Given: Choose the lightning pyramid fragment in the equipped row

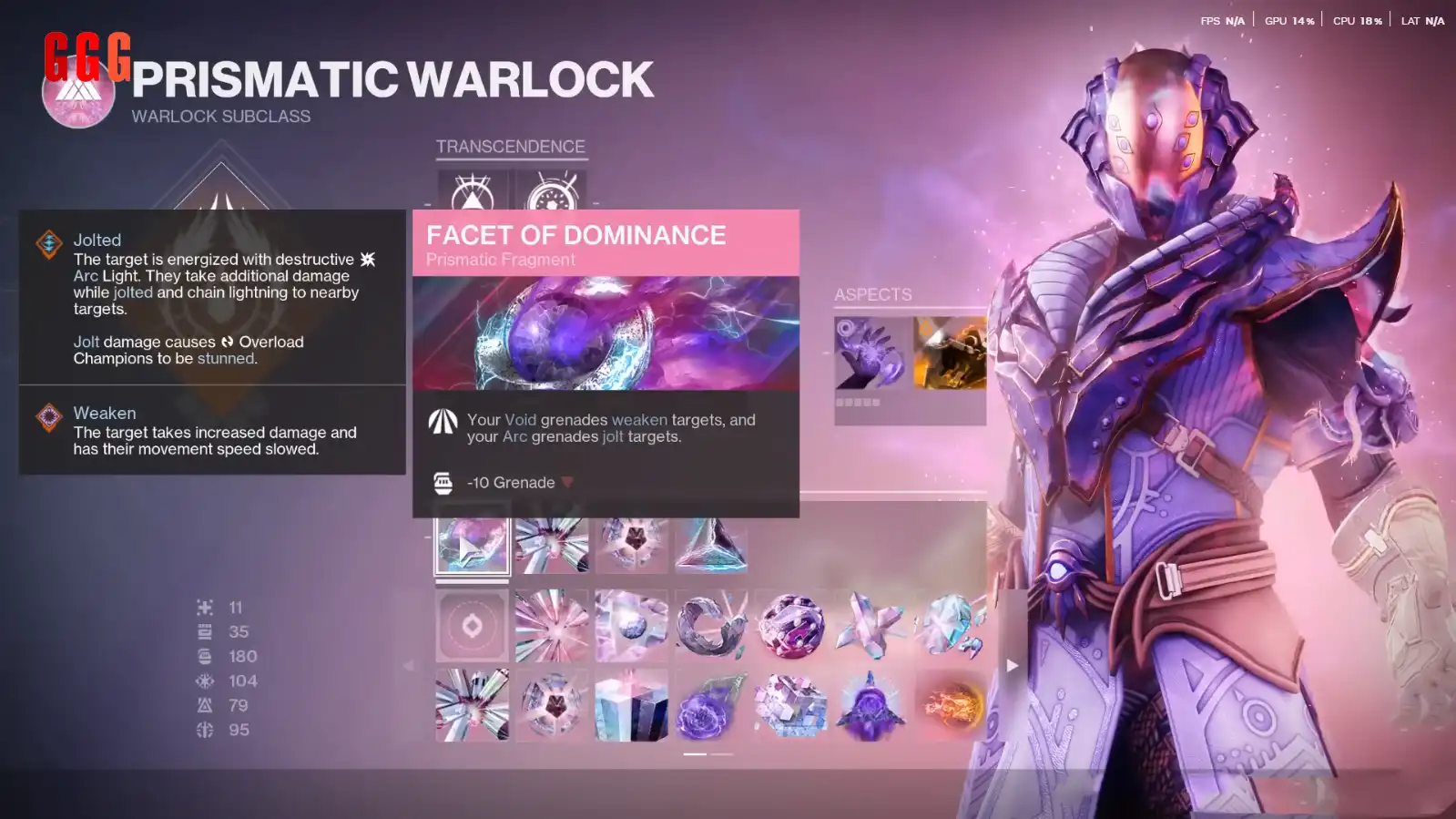Looking at the screenshot, I should click(x=711, y=545).
